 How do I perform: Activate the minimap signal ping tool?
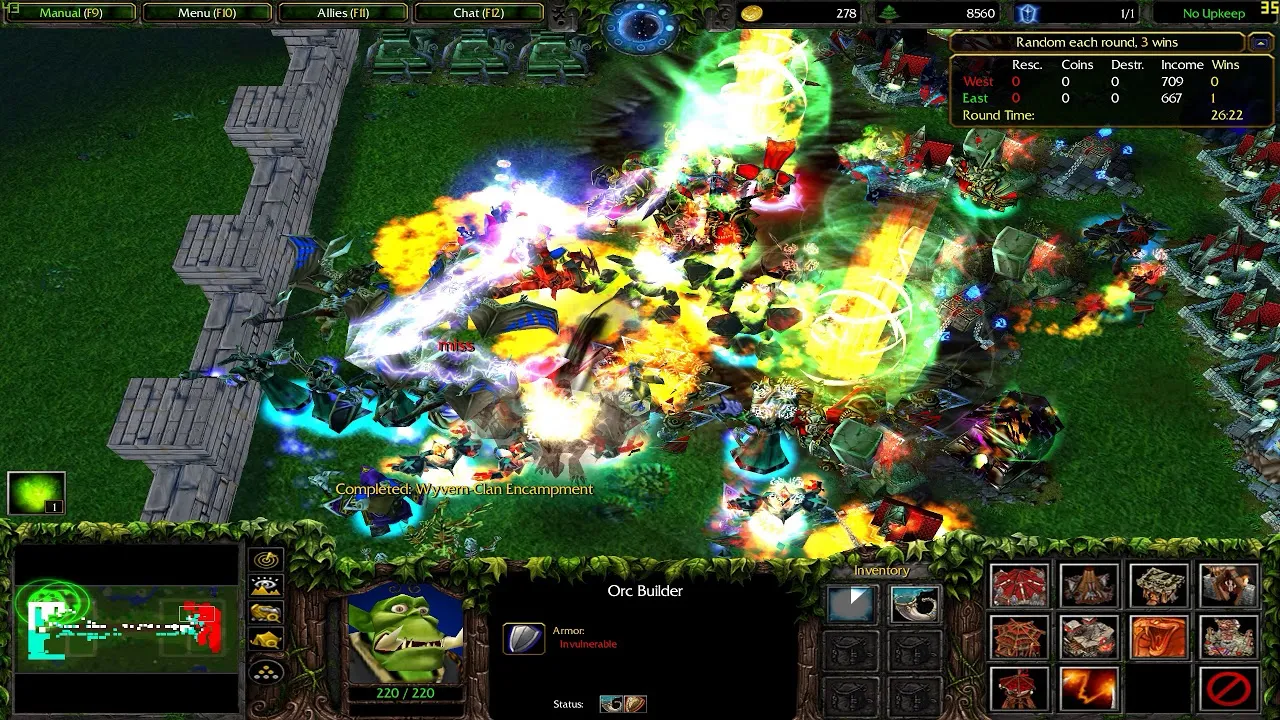(265, 557)
